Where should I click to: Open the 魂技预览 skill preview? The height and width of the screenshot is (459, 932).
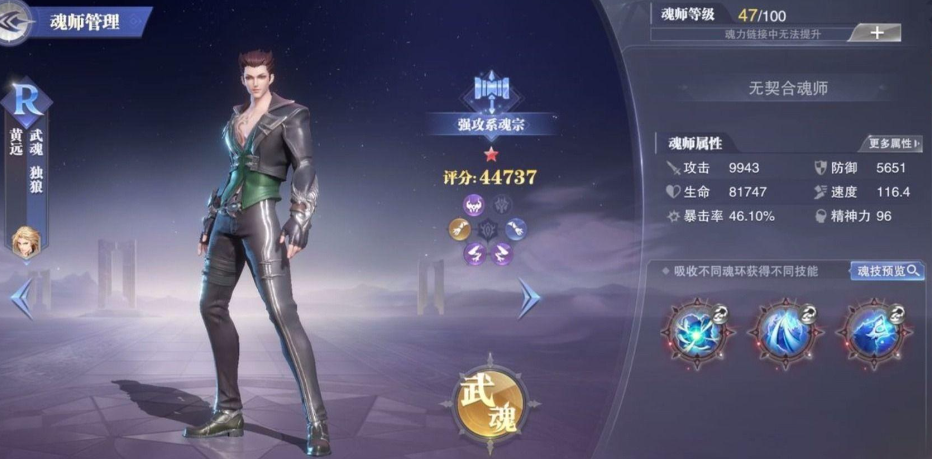point(886,271)
